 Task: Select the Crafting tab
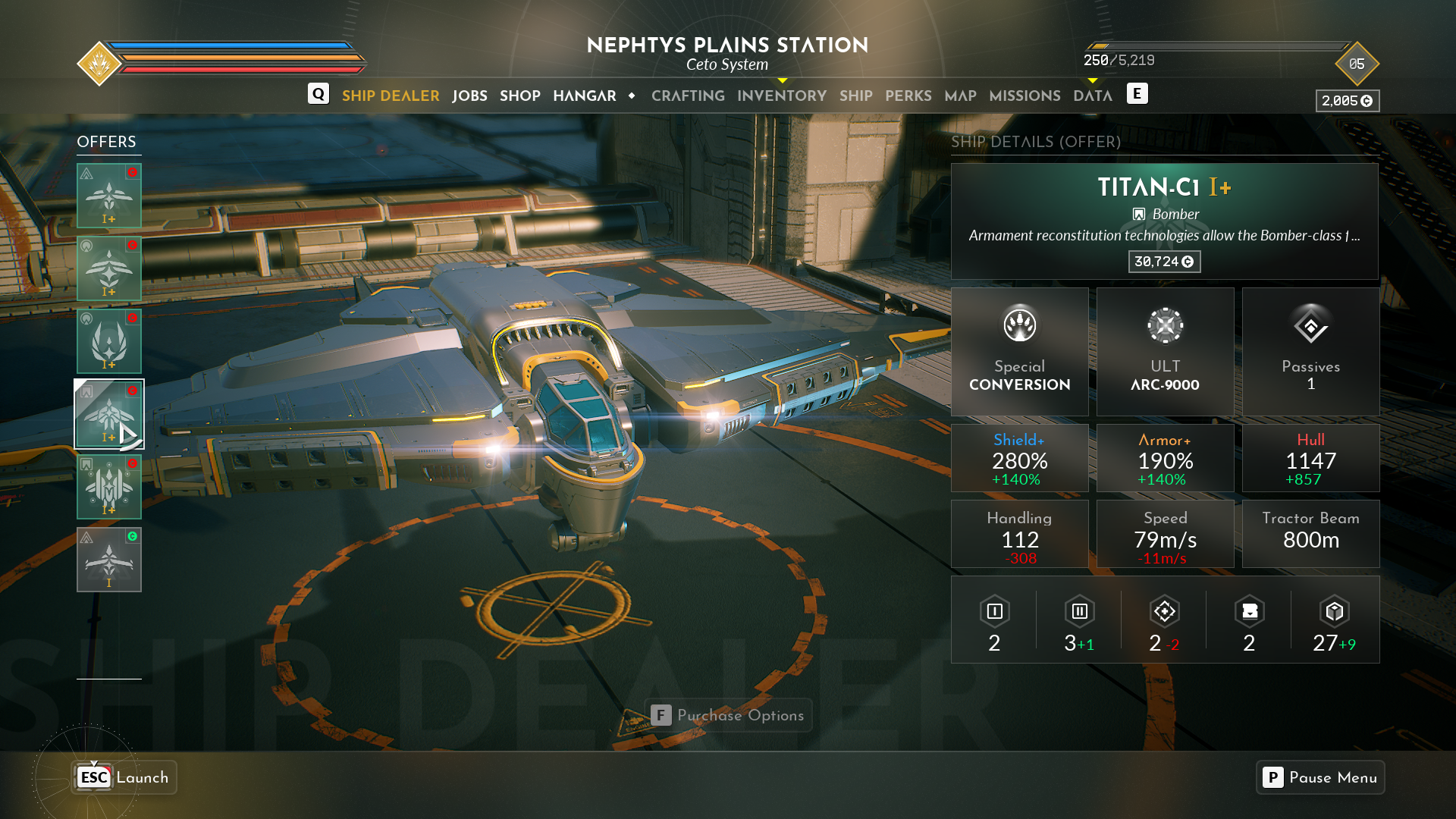688,96
